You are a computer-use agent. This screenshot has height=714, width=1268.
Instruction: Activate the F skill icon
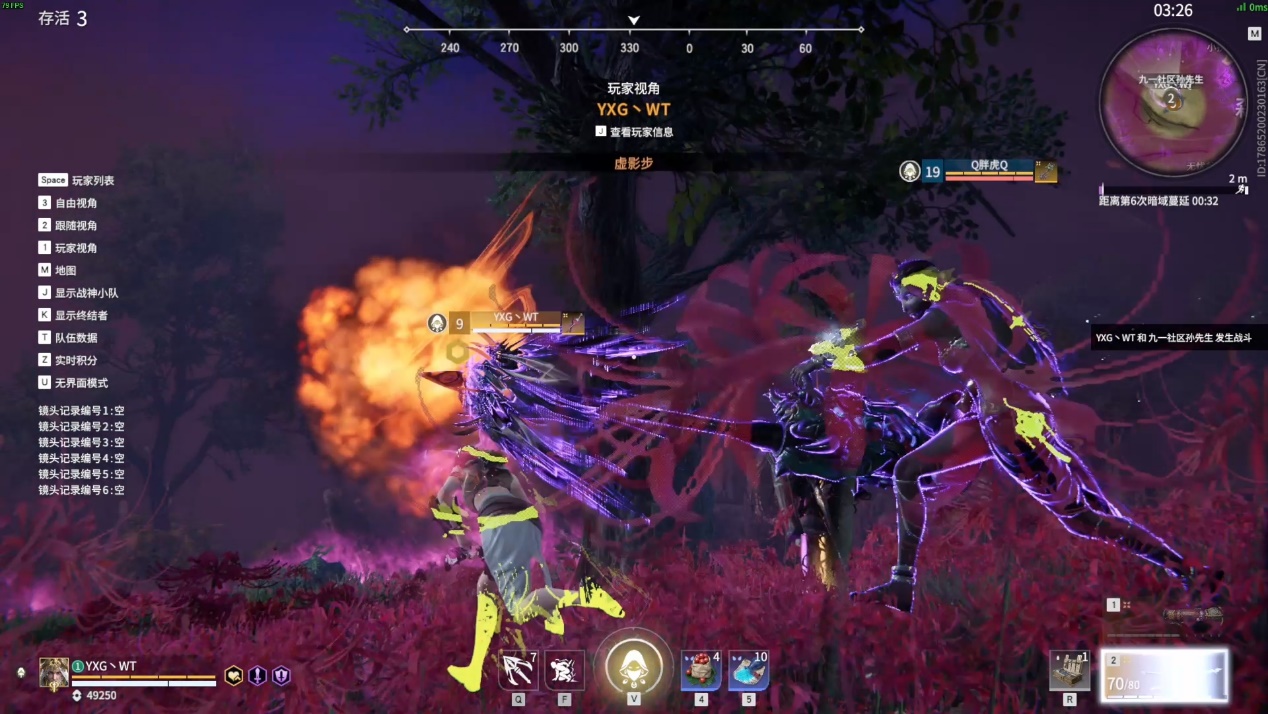[565, 670]
